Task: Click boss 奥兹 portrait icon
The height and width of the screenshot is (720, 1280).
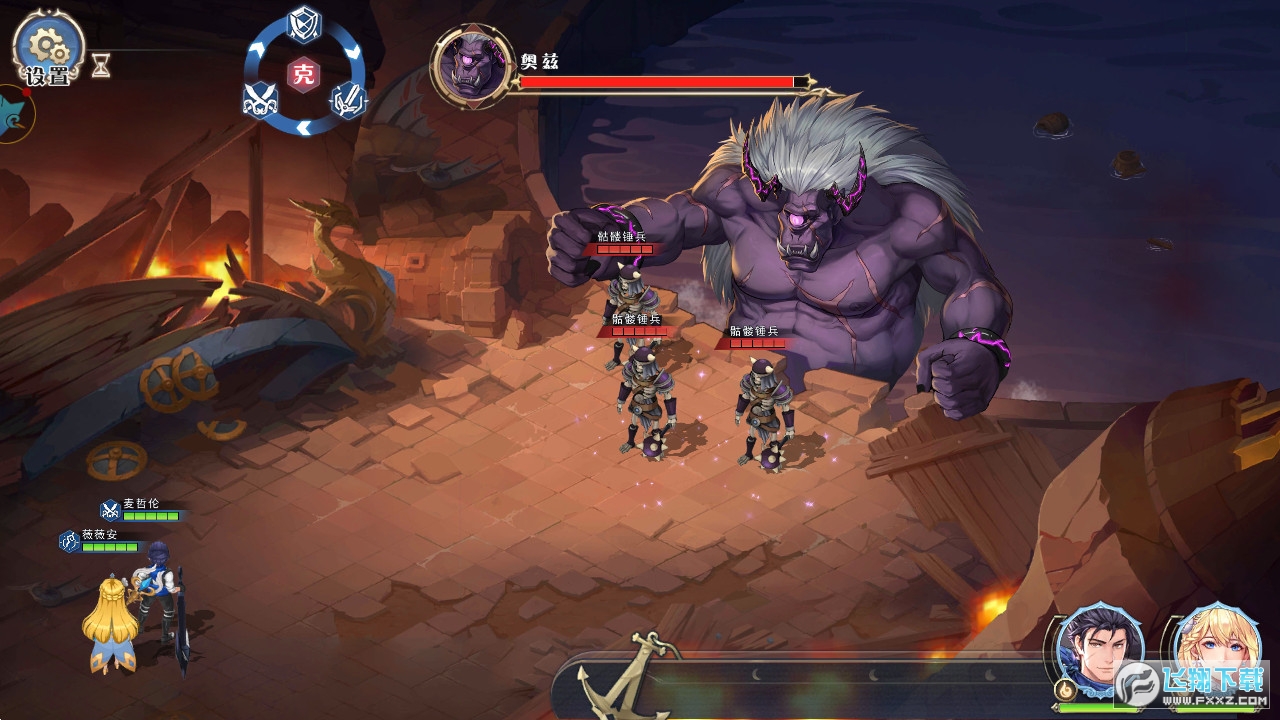Action: 466,67
